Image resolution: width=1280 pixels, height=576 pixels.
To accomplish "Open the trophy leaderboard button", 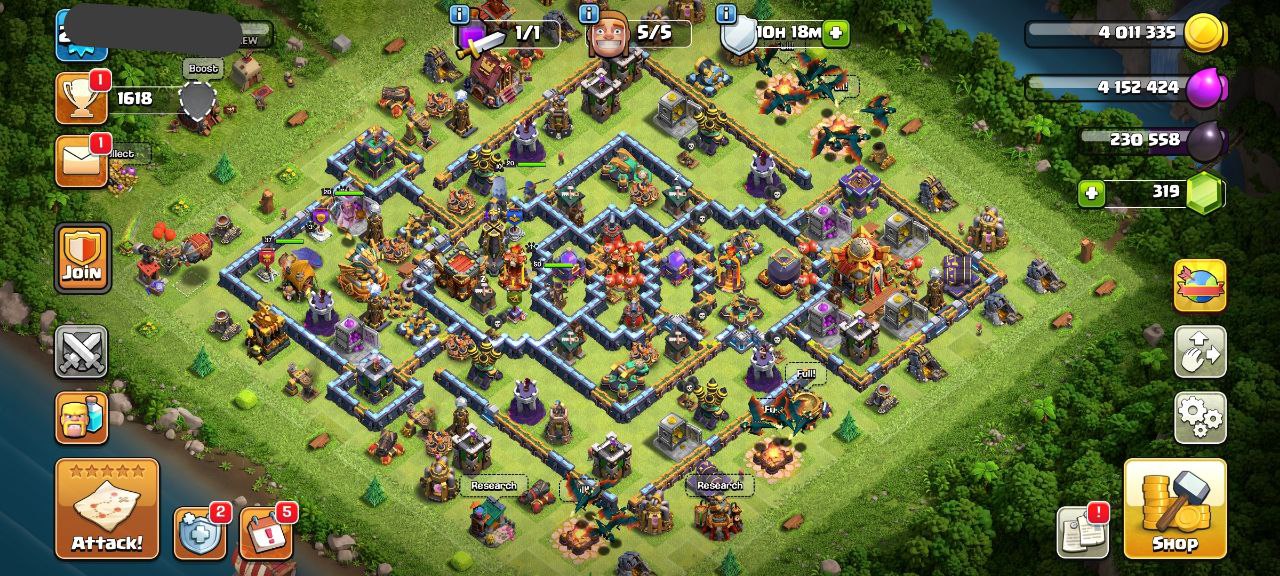I will point(81,98).
